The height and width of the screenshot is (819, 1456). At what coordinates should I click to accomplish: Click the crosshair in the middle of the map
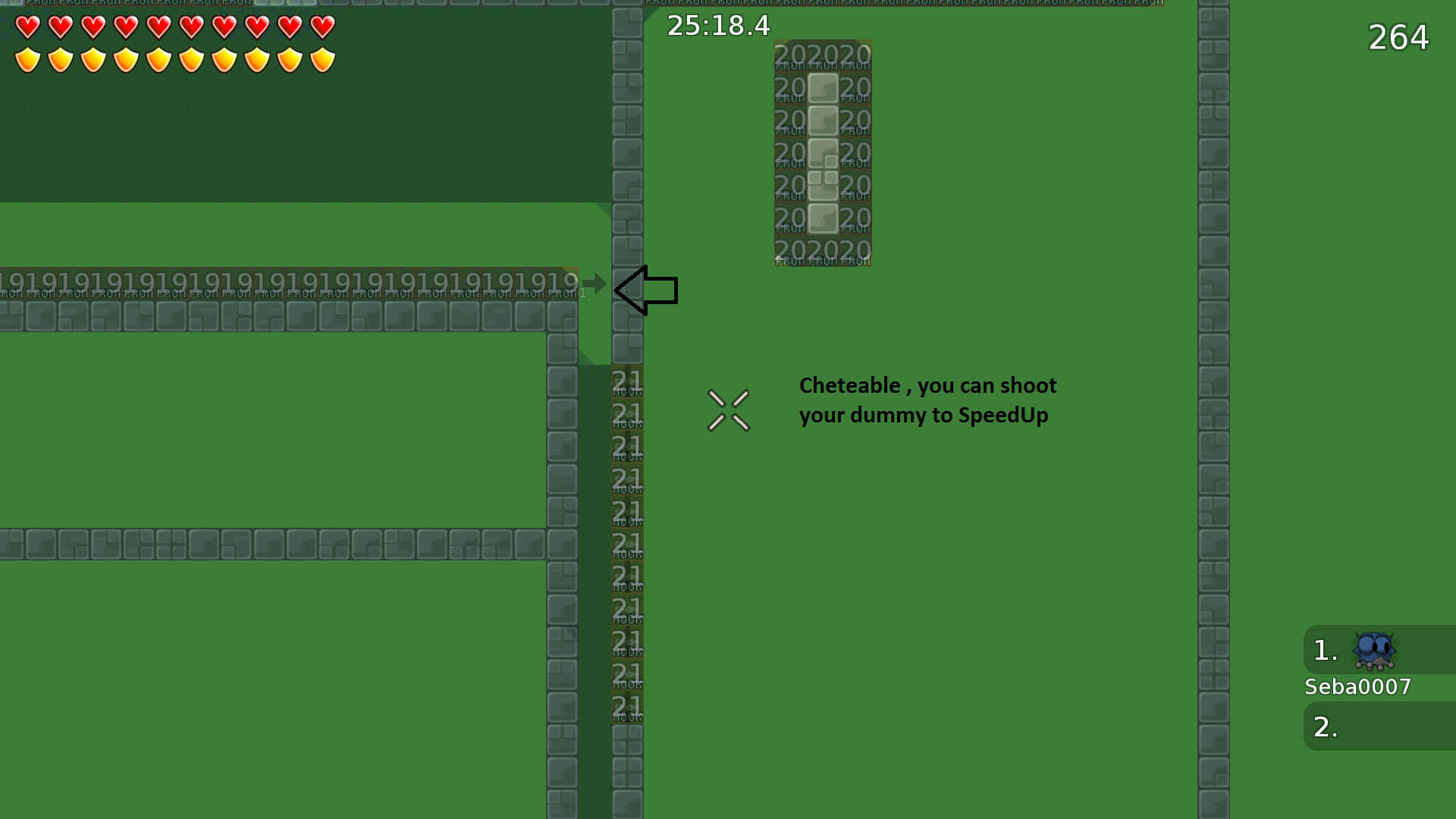pos(729,409)
